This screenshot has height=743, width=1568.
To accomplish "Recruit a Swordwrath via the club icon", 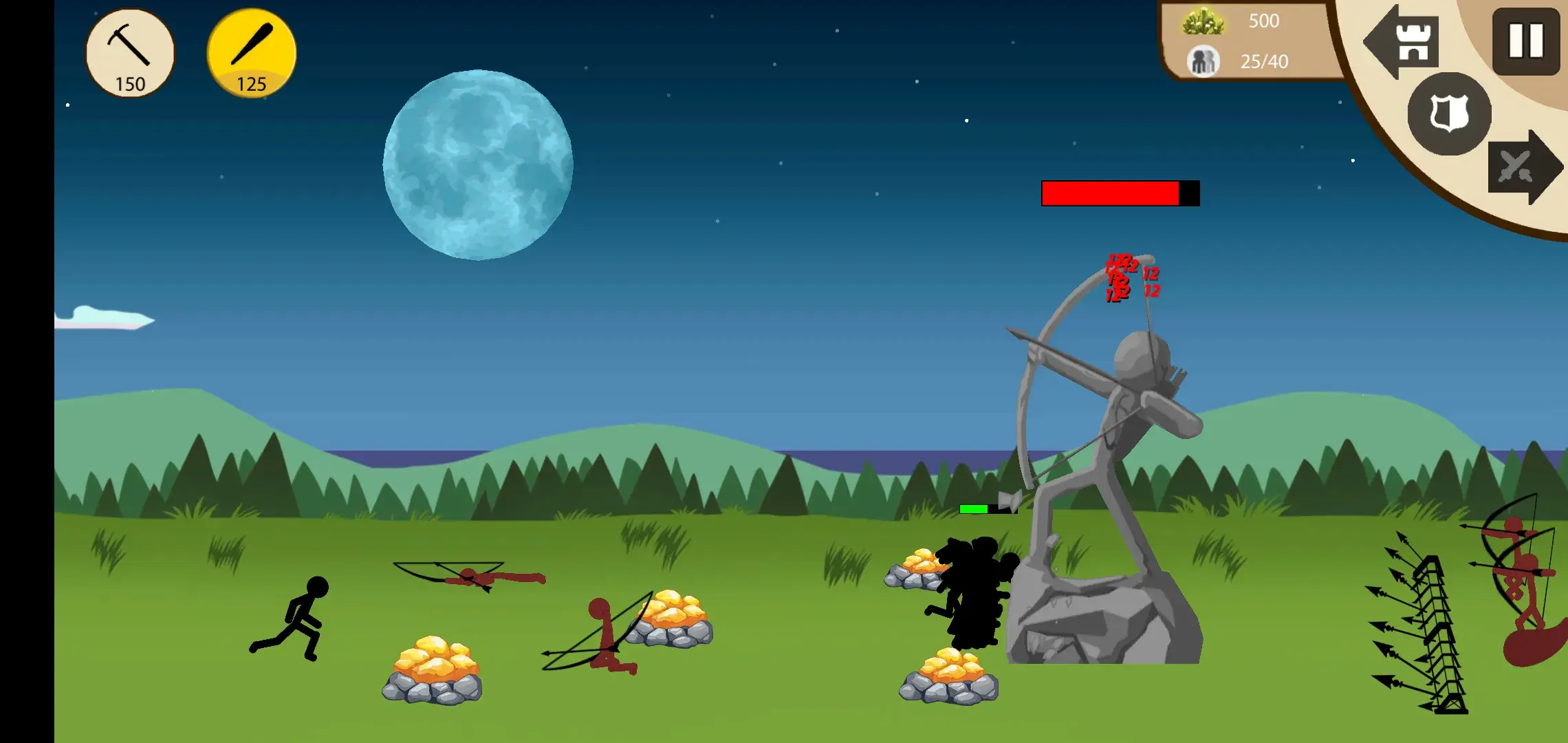I will pyautogui.click(x=250, y=52).
